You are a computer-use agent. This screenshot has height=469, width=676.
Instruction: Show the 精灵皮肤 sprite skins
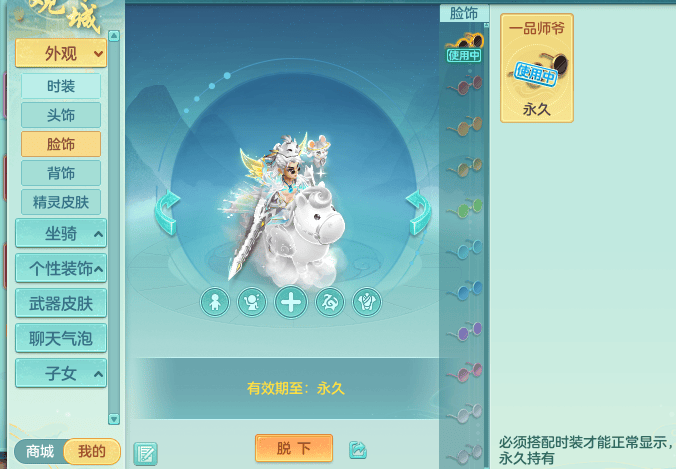click(x=61, y=202)
